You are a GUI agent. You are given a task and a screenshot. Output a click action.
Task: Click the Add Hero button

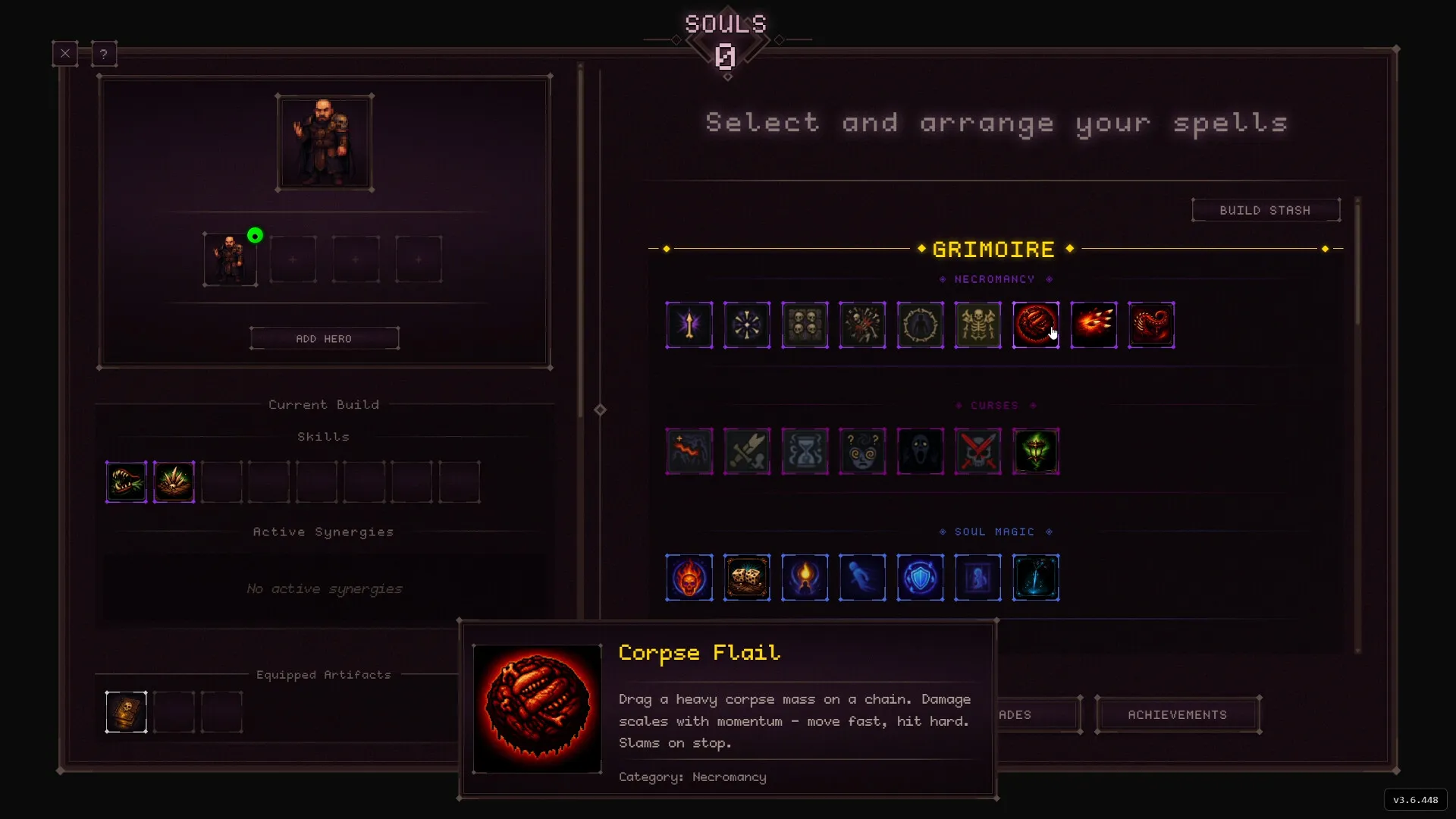324,339
